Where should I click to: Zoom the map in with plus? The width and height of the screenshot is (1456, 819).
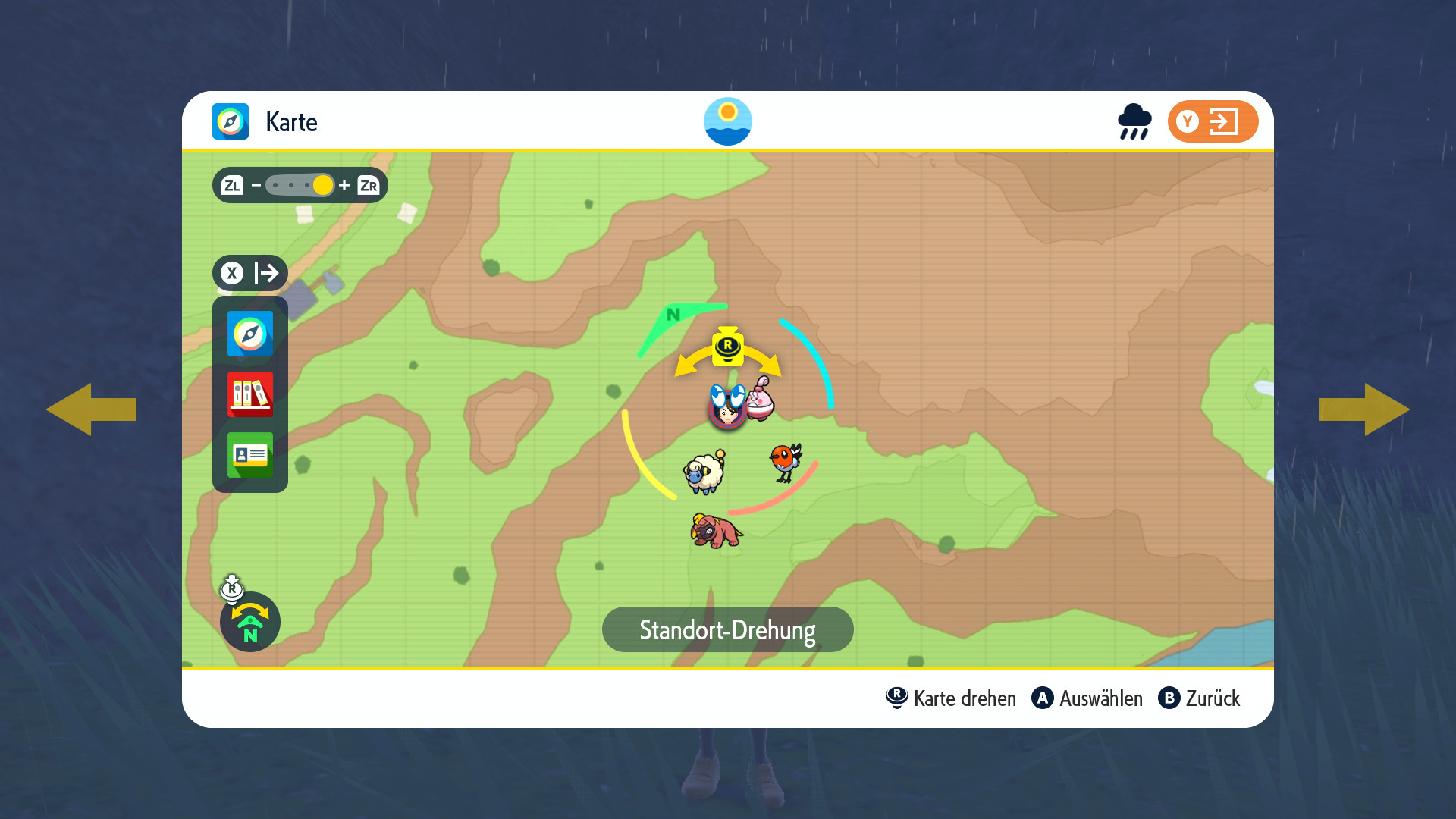(x=344, y=185)
